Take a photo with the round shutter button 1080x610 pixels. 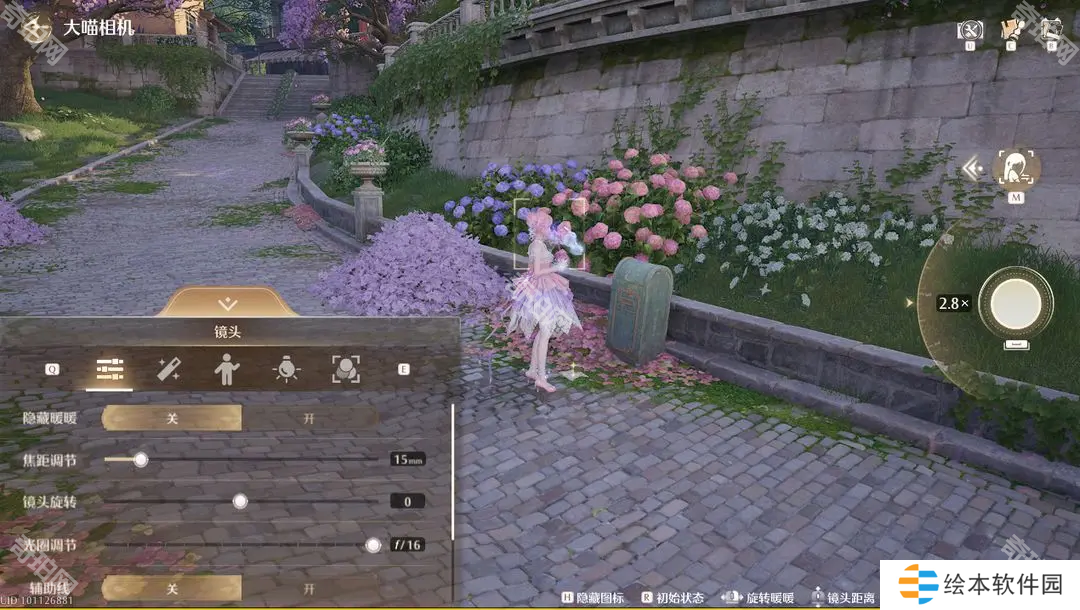click(1016, 302)
